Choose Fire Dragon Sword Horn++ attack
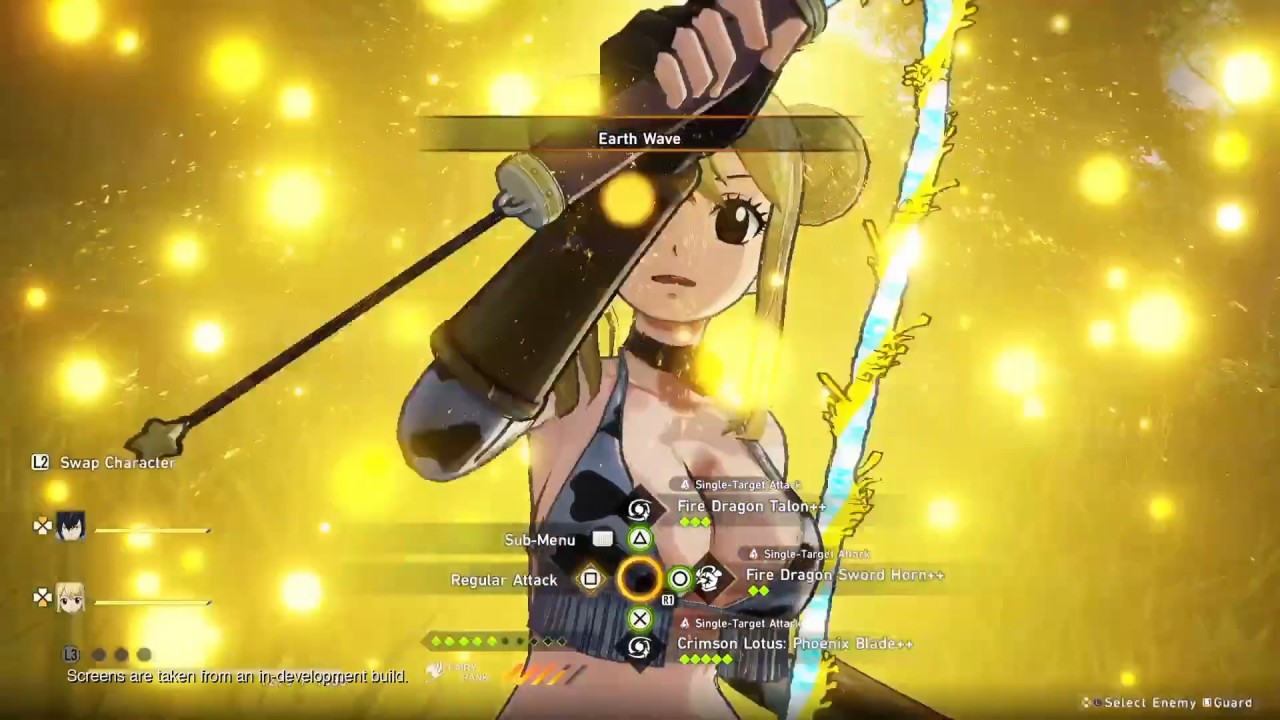This screenshot has height=720, width=1280. pyautogui.click(x=844, y=576)
